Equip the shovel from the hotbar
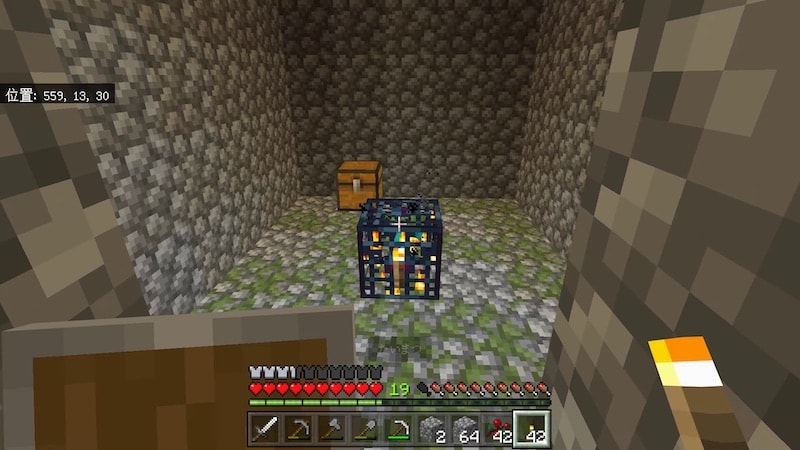This screenshot has height=450, width=800. 363,429
